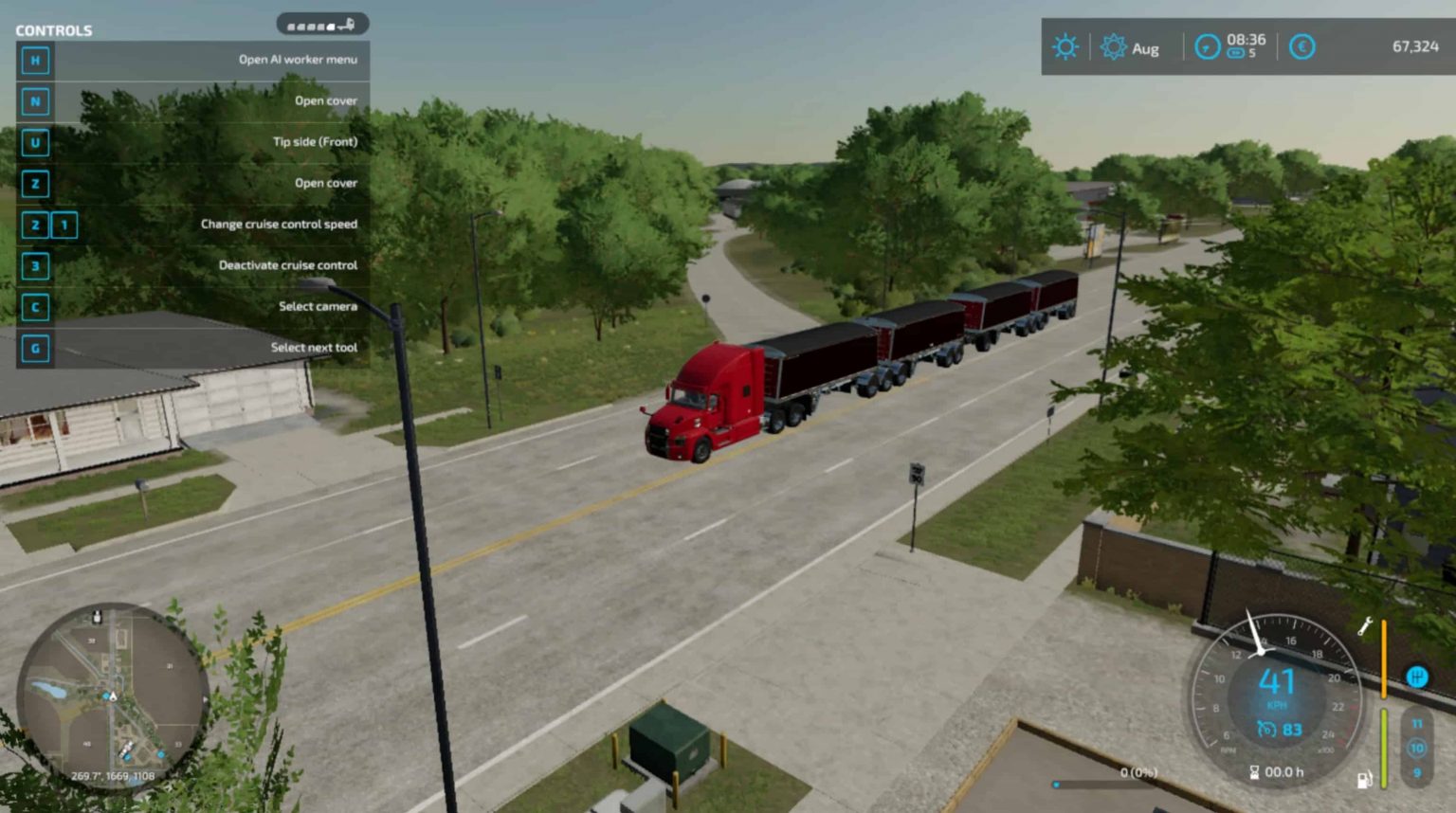Open the compass clock display

[x=1206, y=45]
